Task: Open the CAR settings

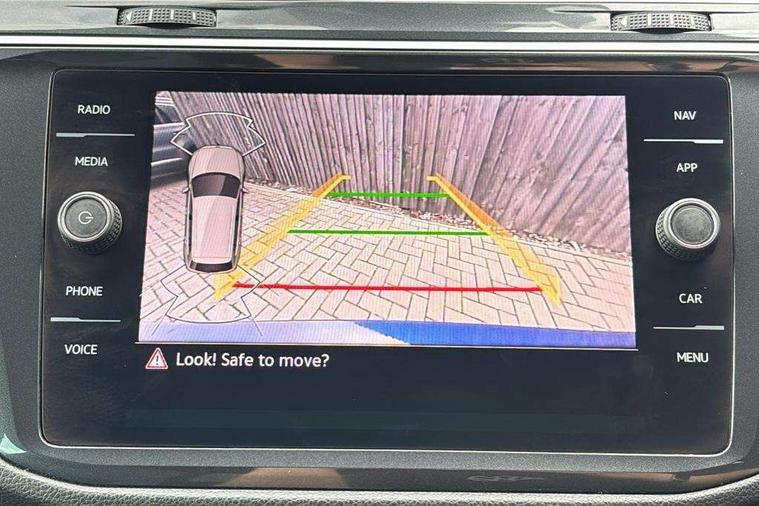Action: (x=690, y=298)
